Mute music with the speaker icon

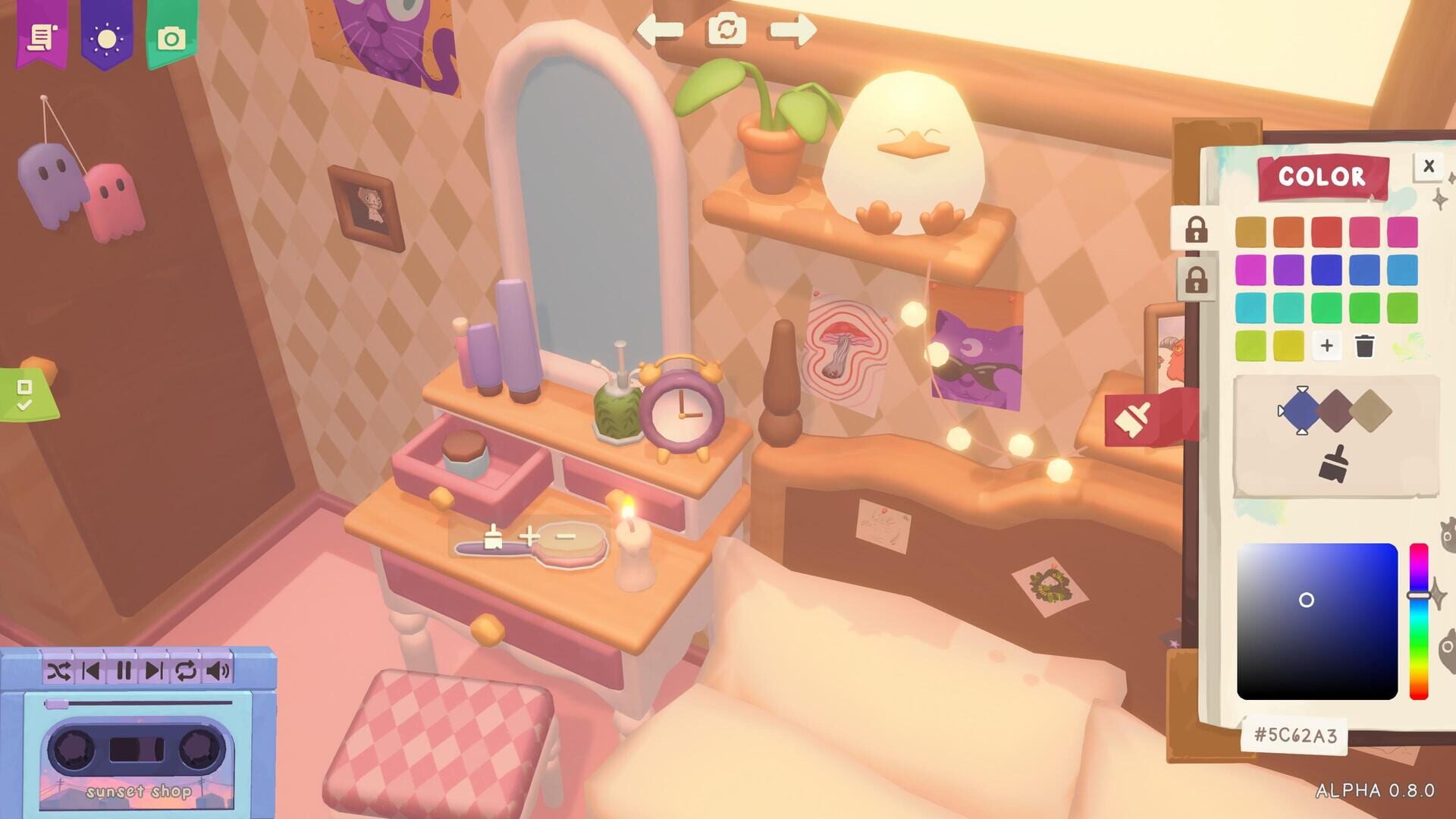218,670
